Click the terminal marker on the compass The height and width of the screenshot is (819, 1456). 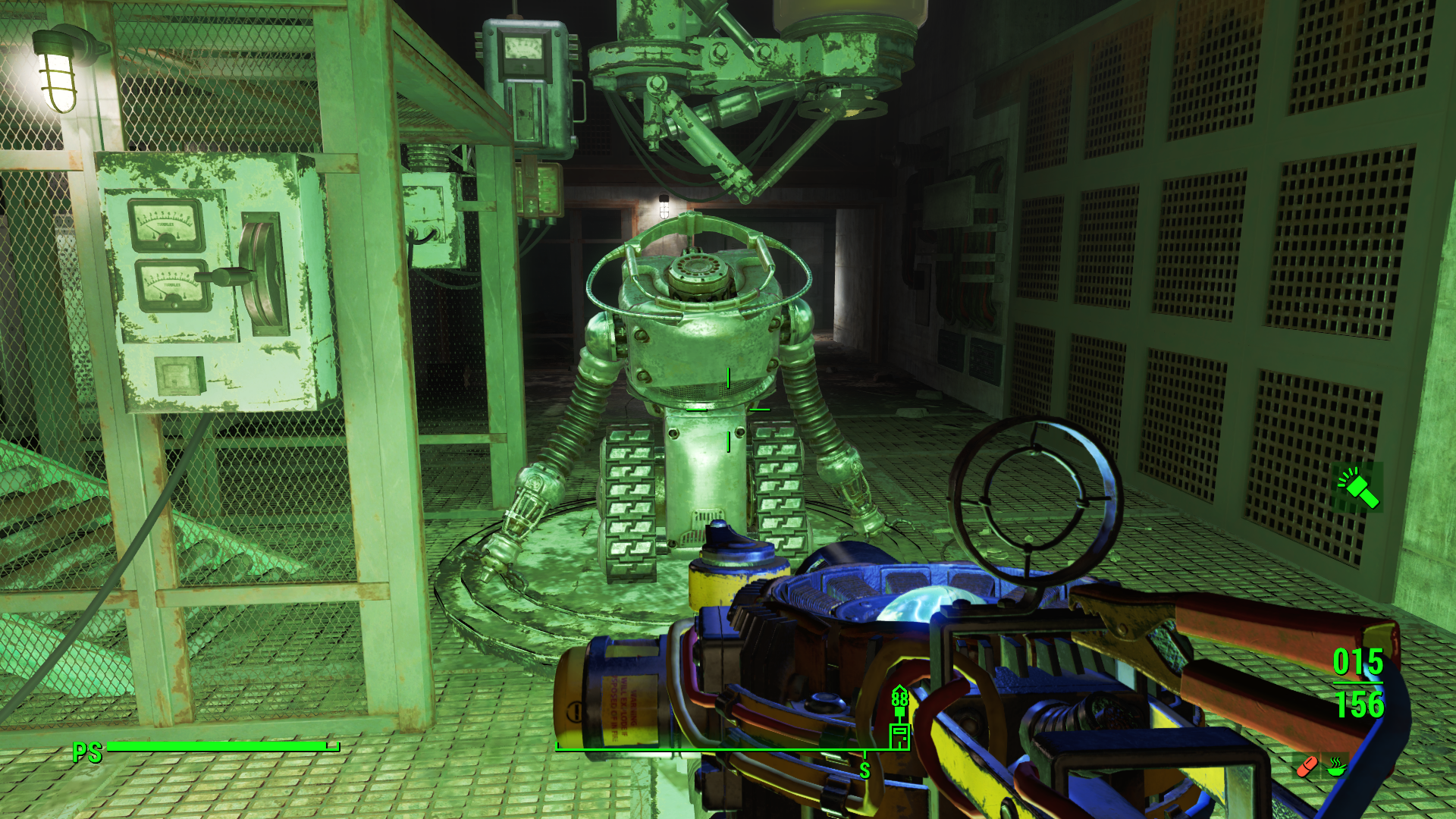(x=899, y=736)
